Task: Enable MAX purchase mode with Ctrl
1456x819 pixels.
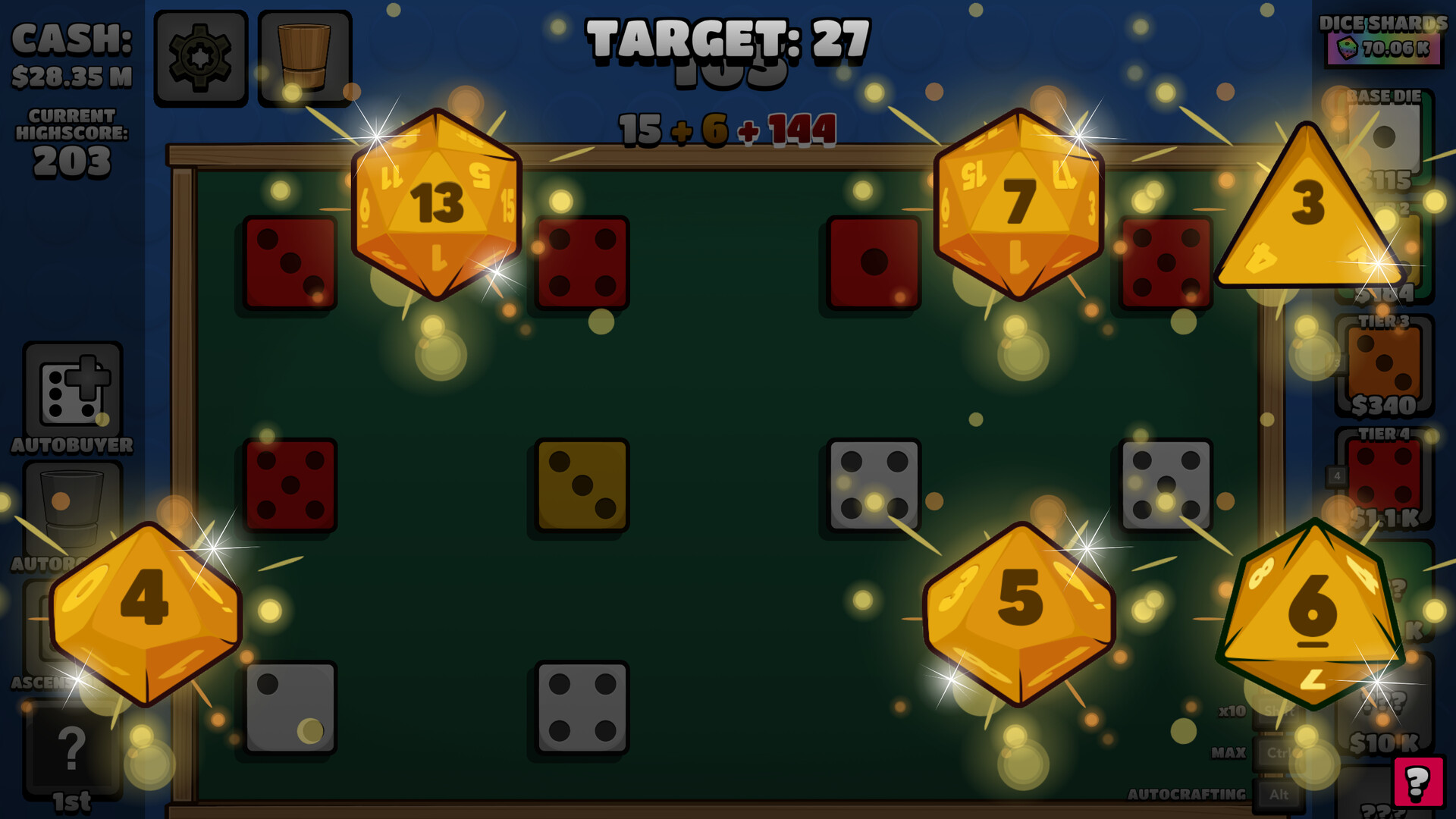Action: [x=1278, y=752]
